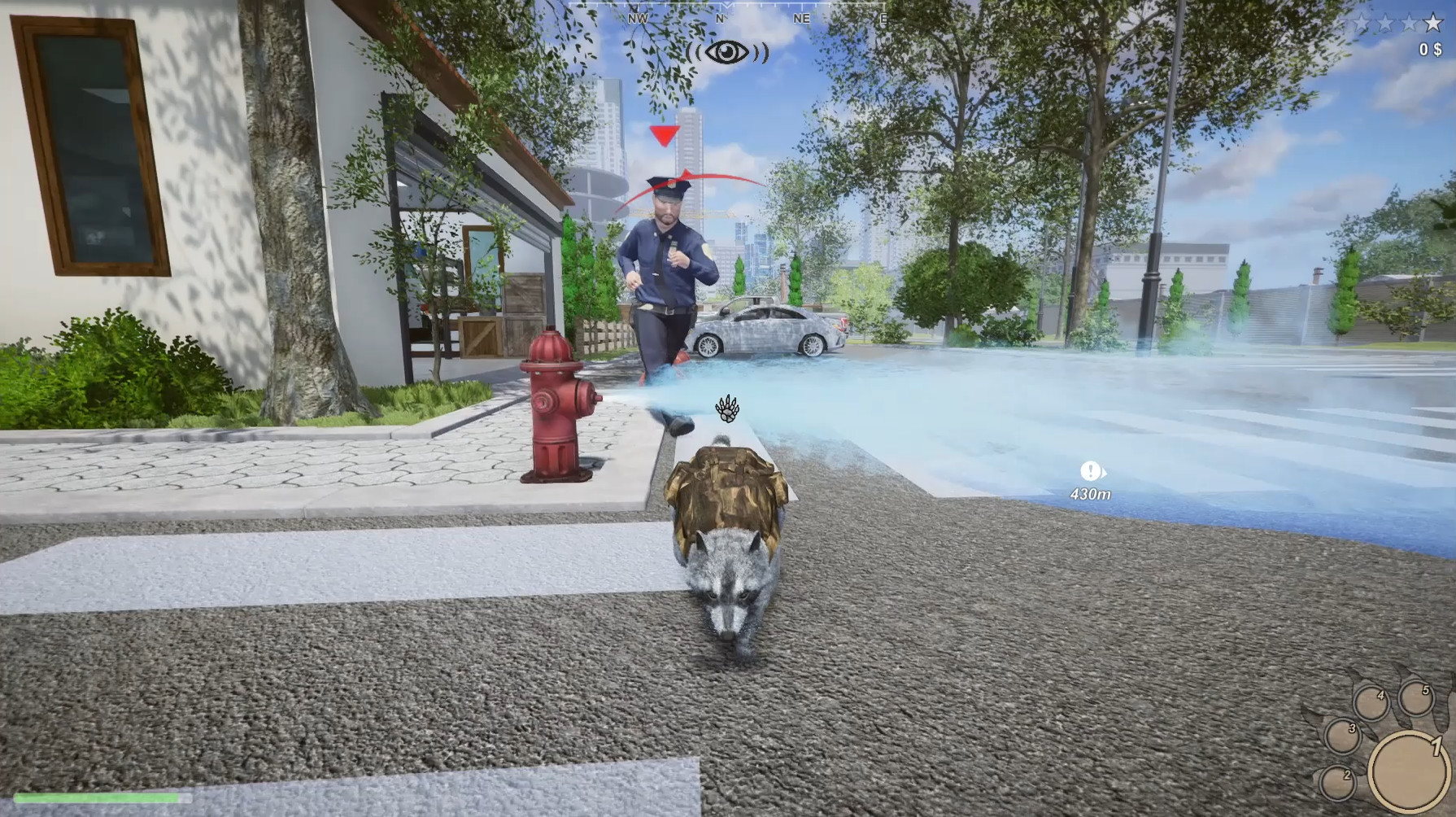Select ability slot 4 on the paw hotbar
Image resolution: width=1456 pixels, height=817 pixels.
point(1373,701)
